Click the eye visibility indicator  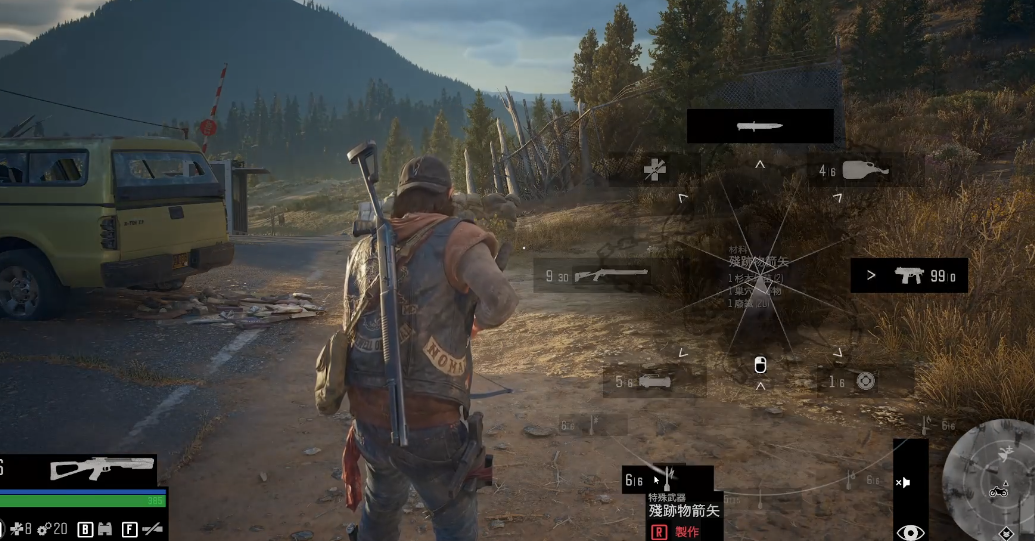coord(909,532)
